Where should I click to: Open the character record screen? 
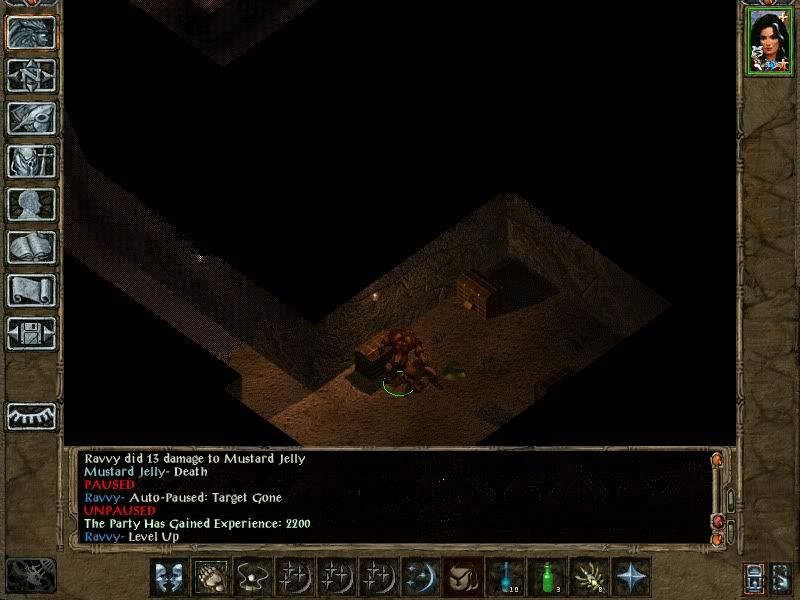coord(31,204)
